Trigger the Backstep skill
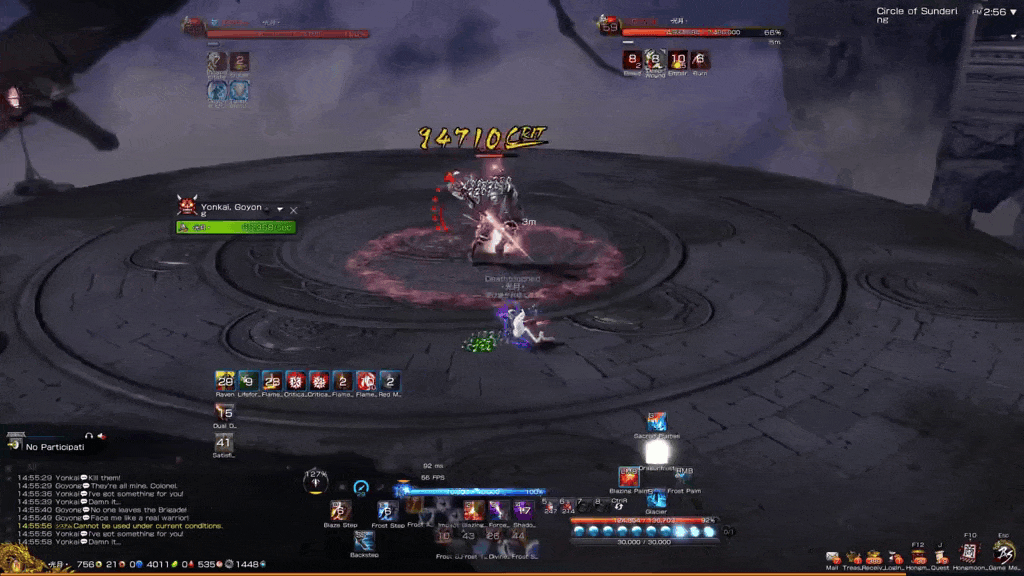 point(364,541)
